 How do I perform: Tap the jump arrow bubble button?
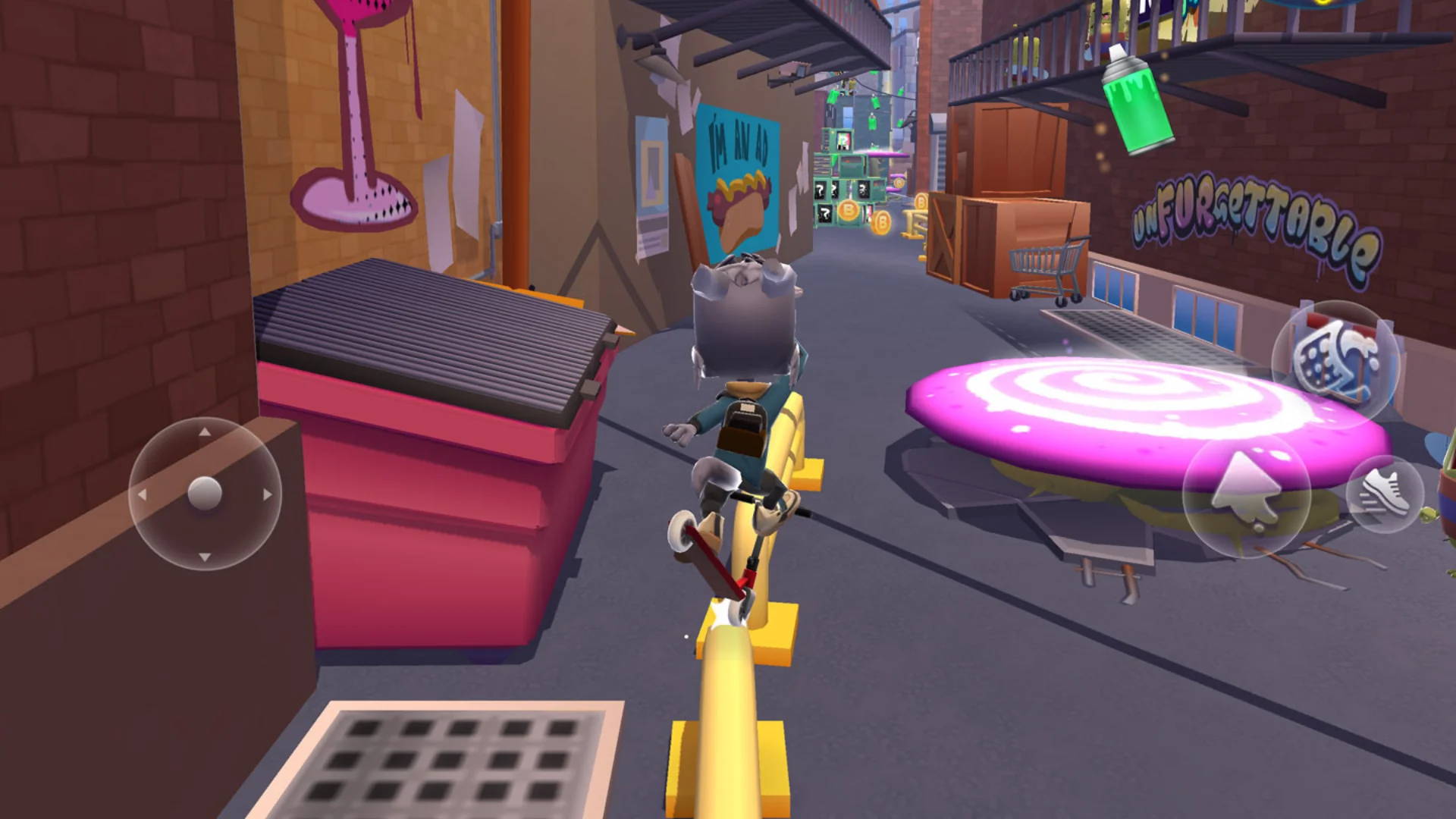(x=1245, y=494)
